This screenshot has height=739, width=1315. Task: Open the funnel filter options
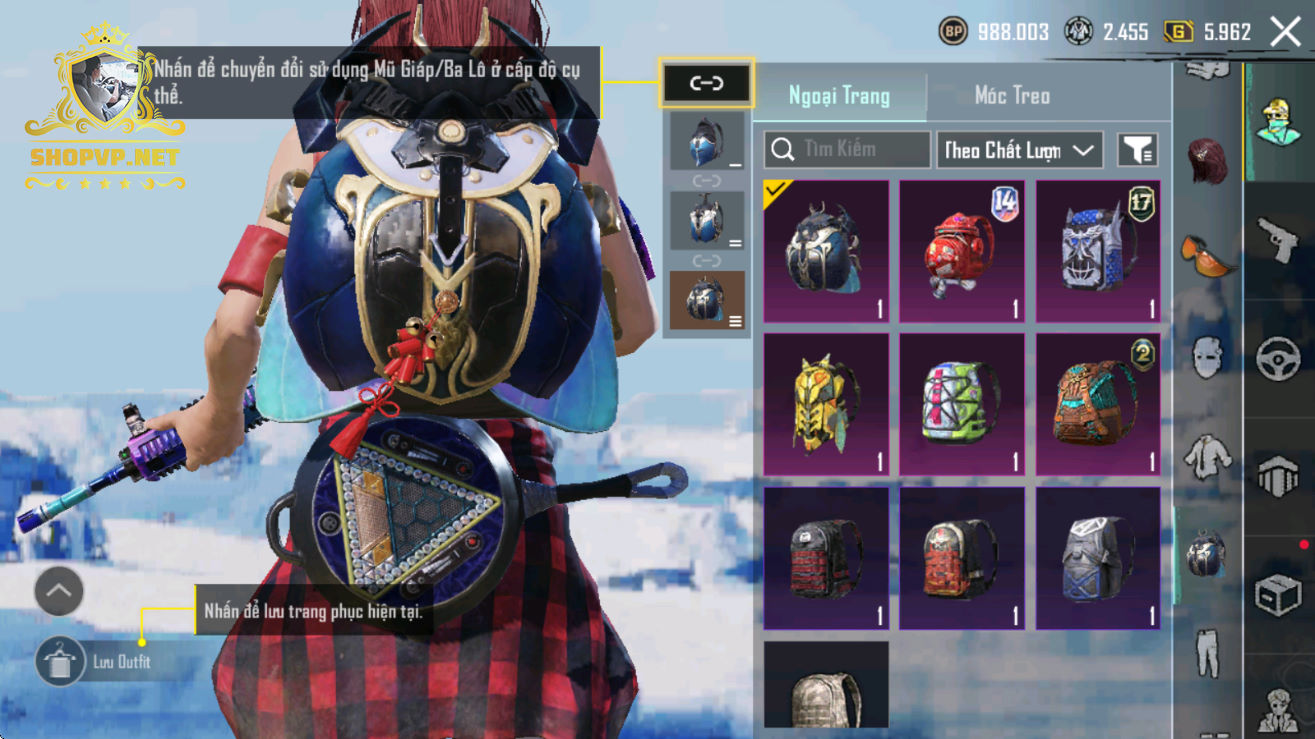(x=1137, y=150)
